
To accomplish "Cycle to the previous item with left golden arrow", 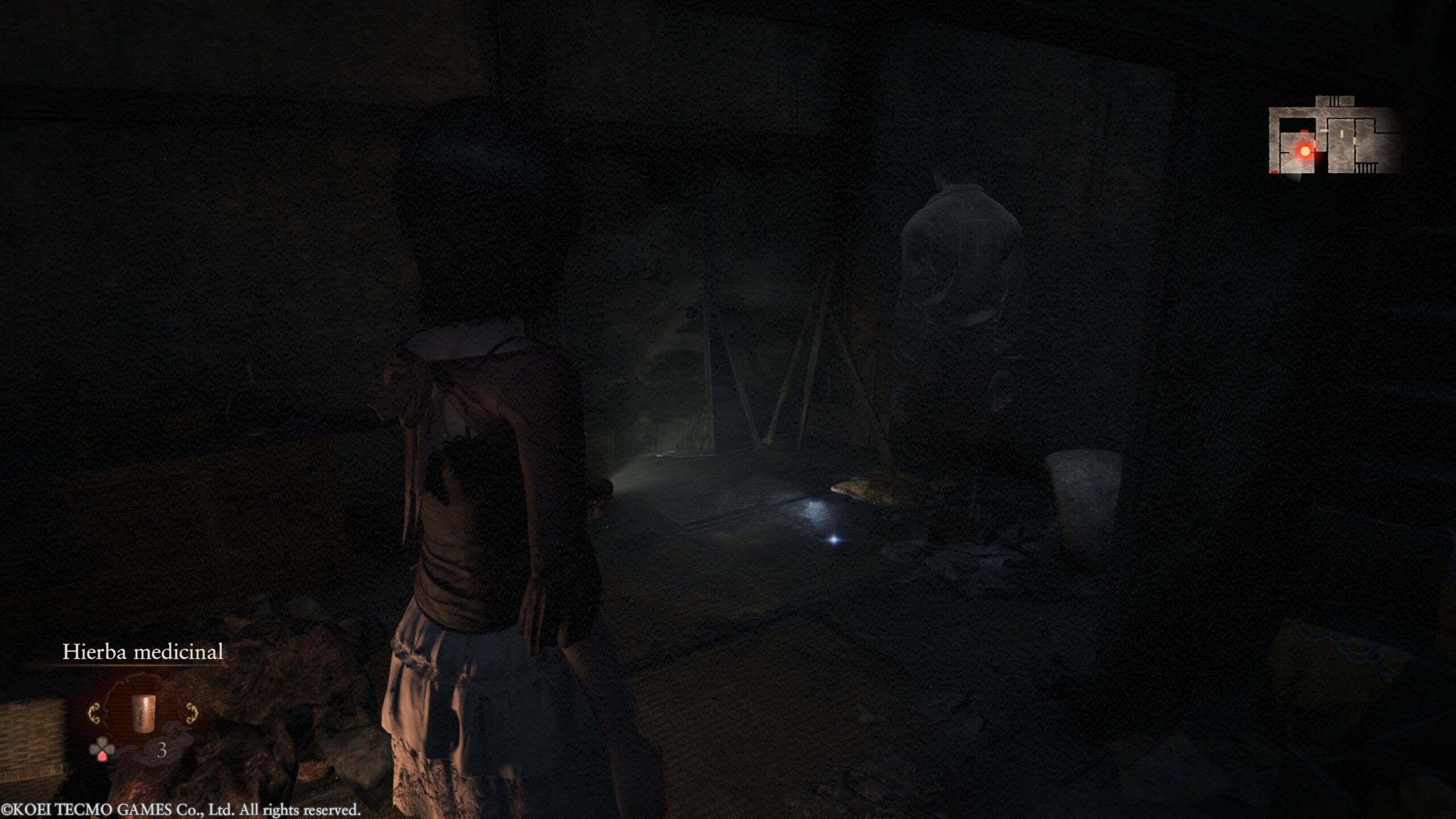I will click(94, 713).
